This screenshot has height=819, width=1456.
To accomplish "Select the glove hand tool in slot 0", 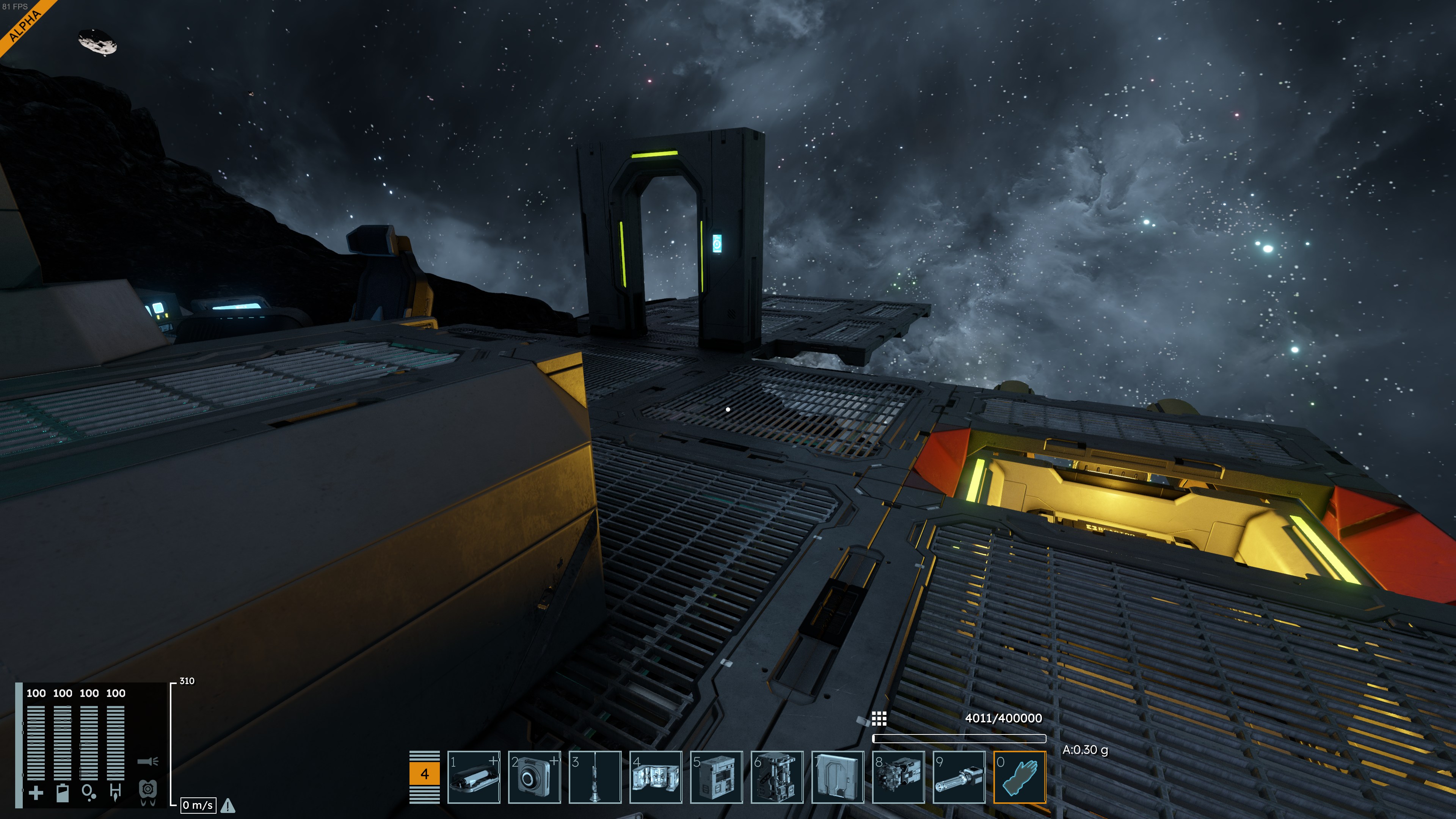I will coord(1020,777).
